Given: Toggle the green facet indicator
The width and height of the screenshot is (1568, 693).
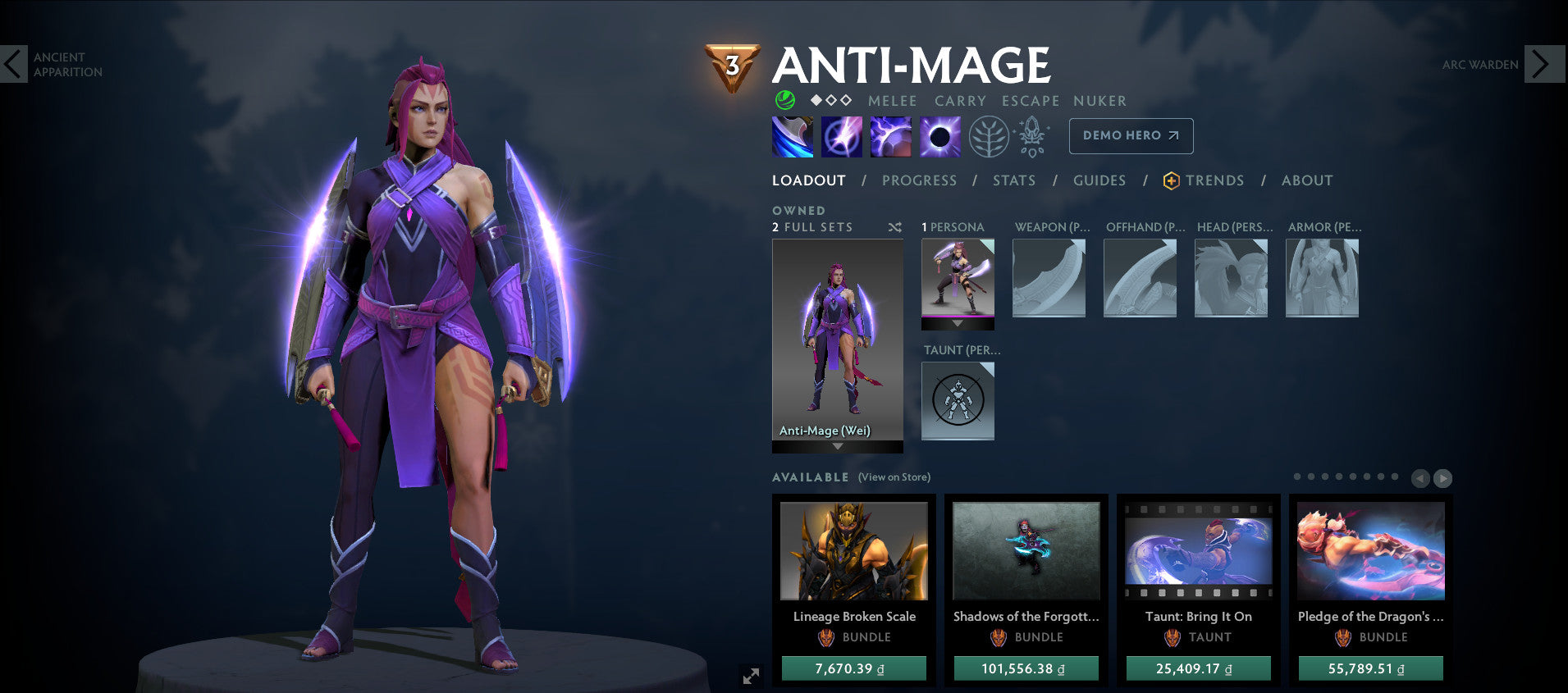Looking at the screenshot, I should pyautogui.click(x=784, y=100).
